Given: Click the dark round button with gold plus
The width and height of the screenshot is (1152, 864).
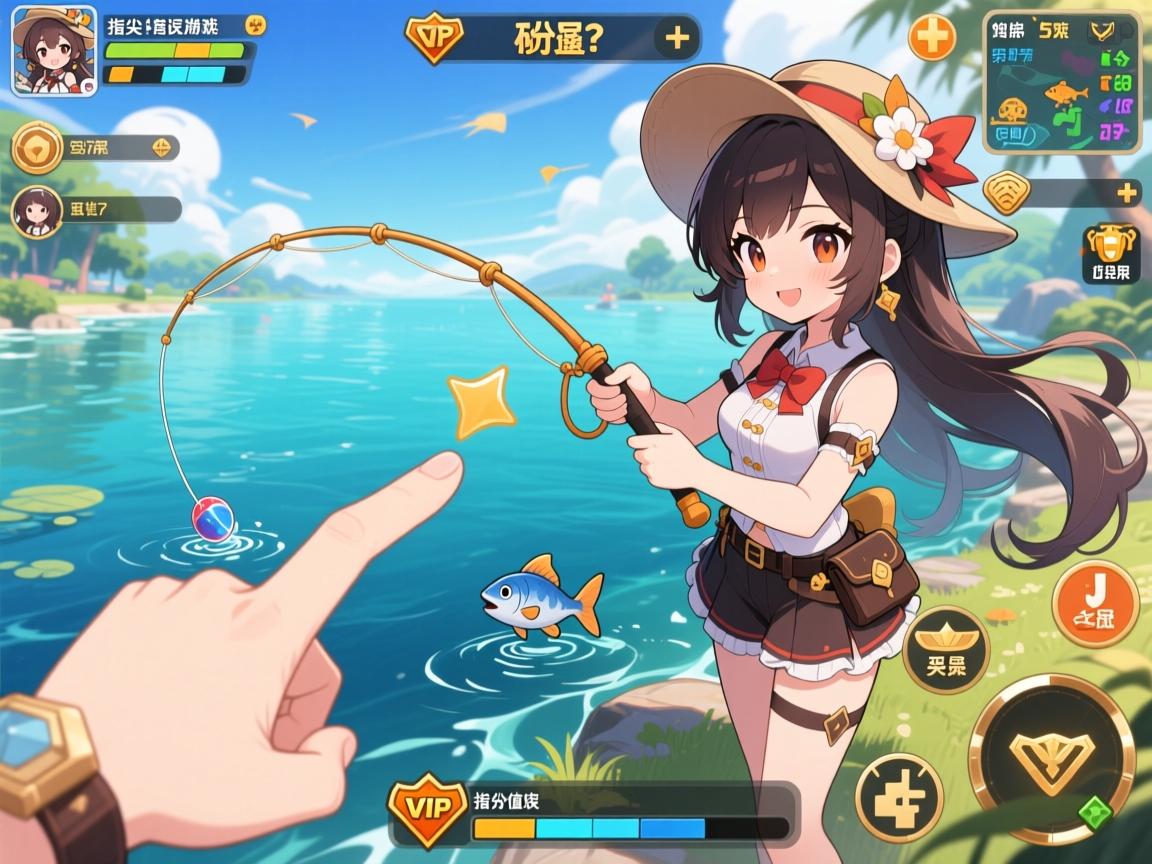Looking at the screenshot, I should 899,797.
